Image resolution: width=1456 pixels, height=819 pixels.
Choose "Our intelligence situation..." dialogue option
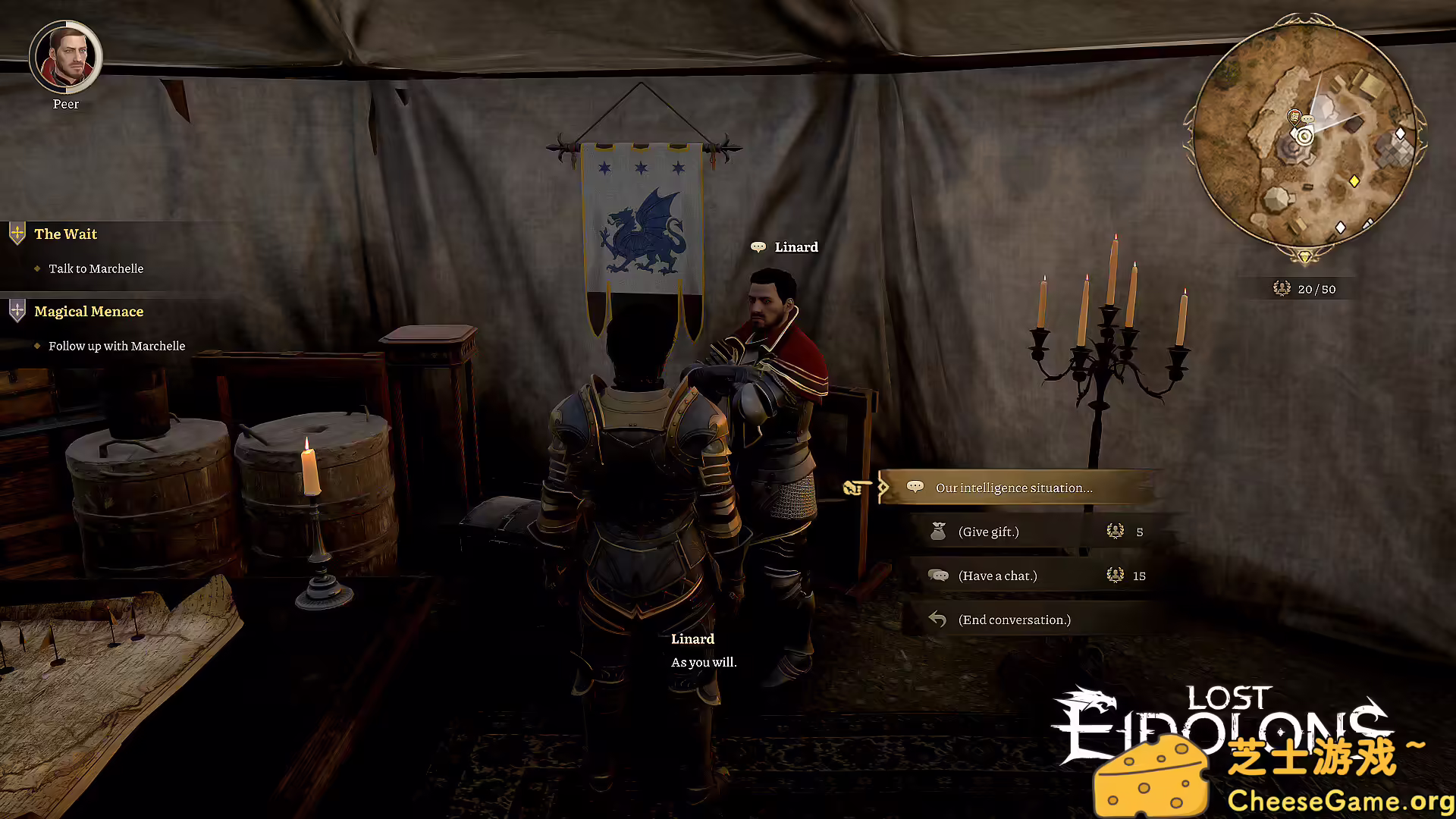pyautogui.click(x=1014, y=488)
